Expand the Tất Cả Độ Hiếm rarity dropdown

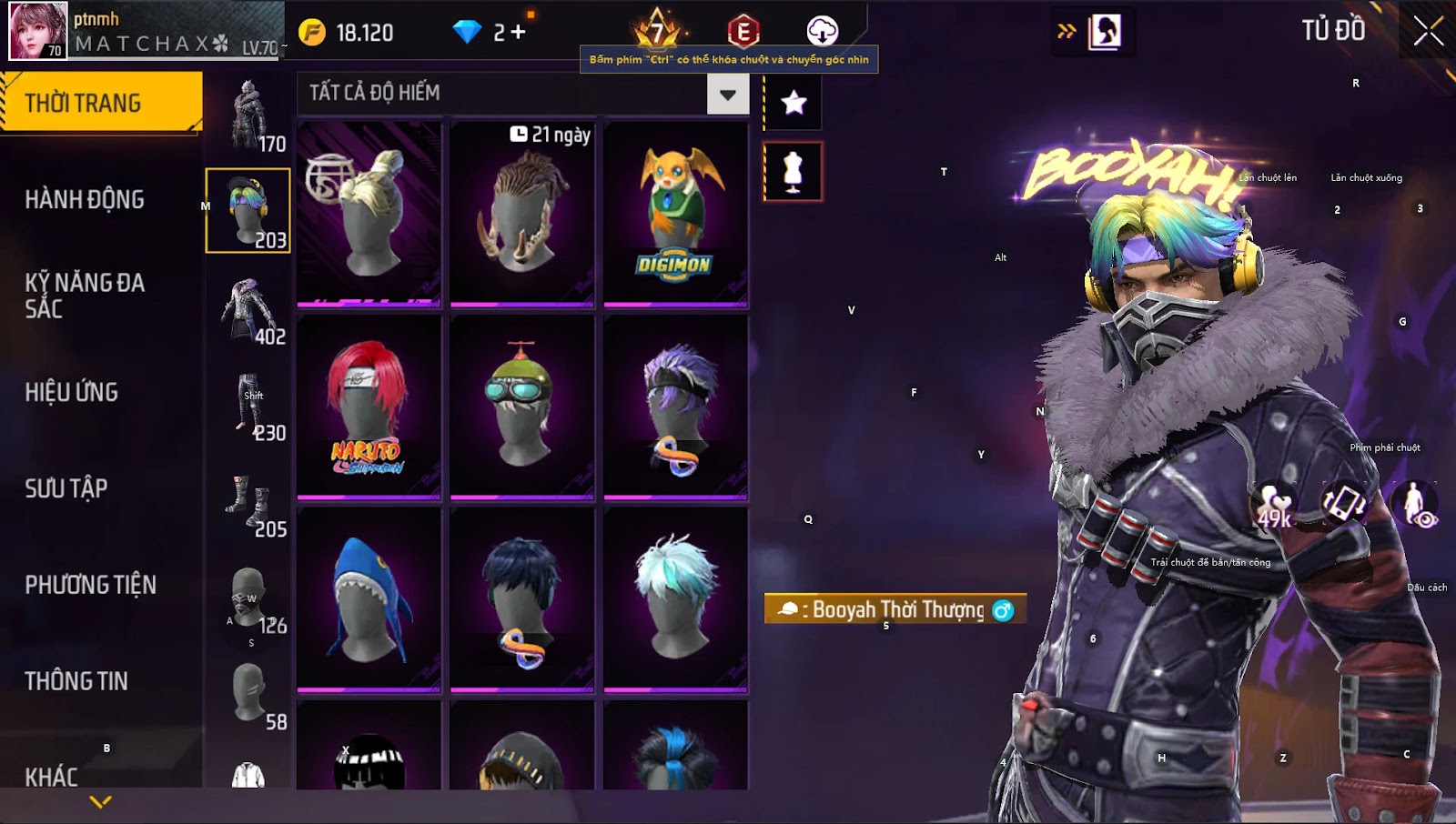(x=727, y=94)
